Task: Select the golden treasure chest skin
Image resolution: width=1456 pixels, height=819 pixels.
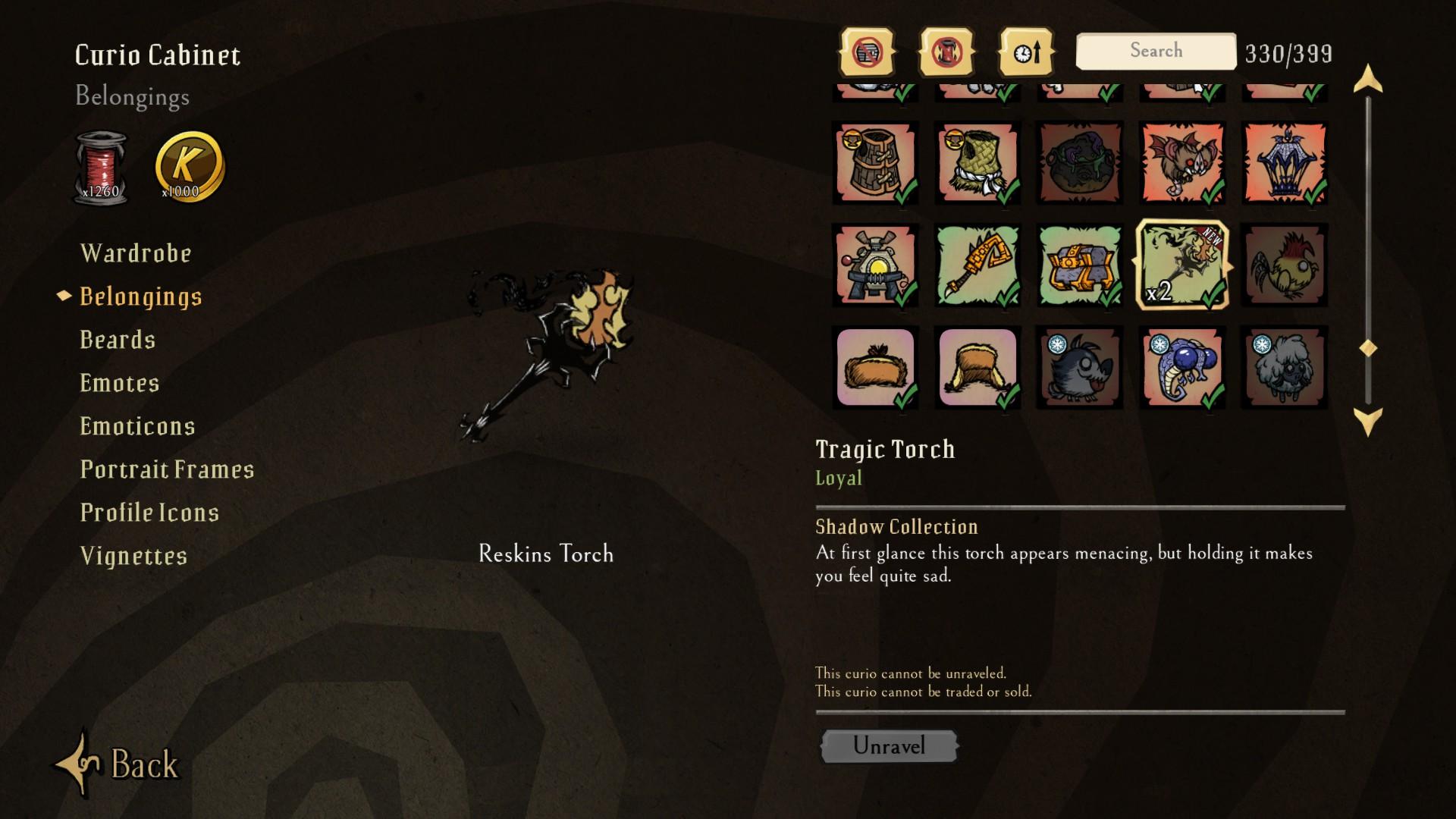Action: pyautogui.click(x=1079, y=265)
